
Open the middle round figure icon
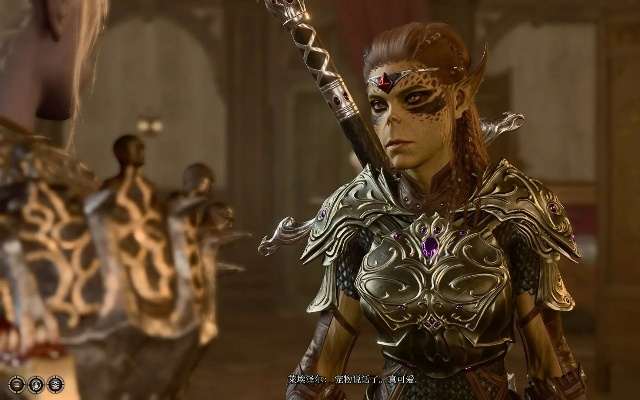[36, 384]
